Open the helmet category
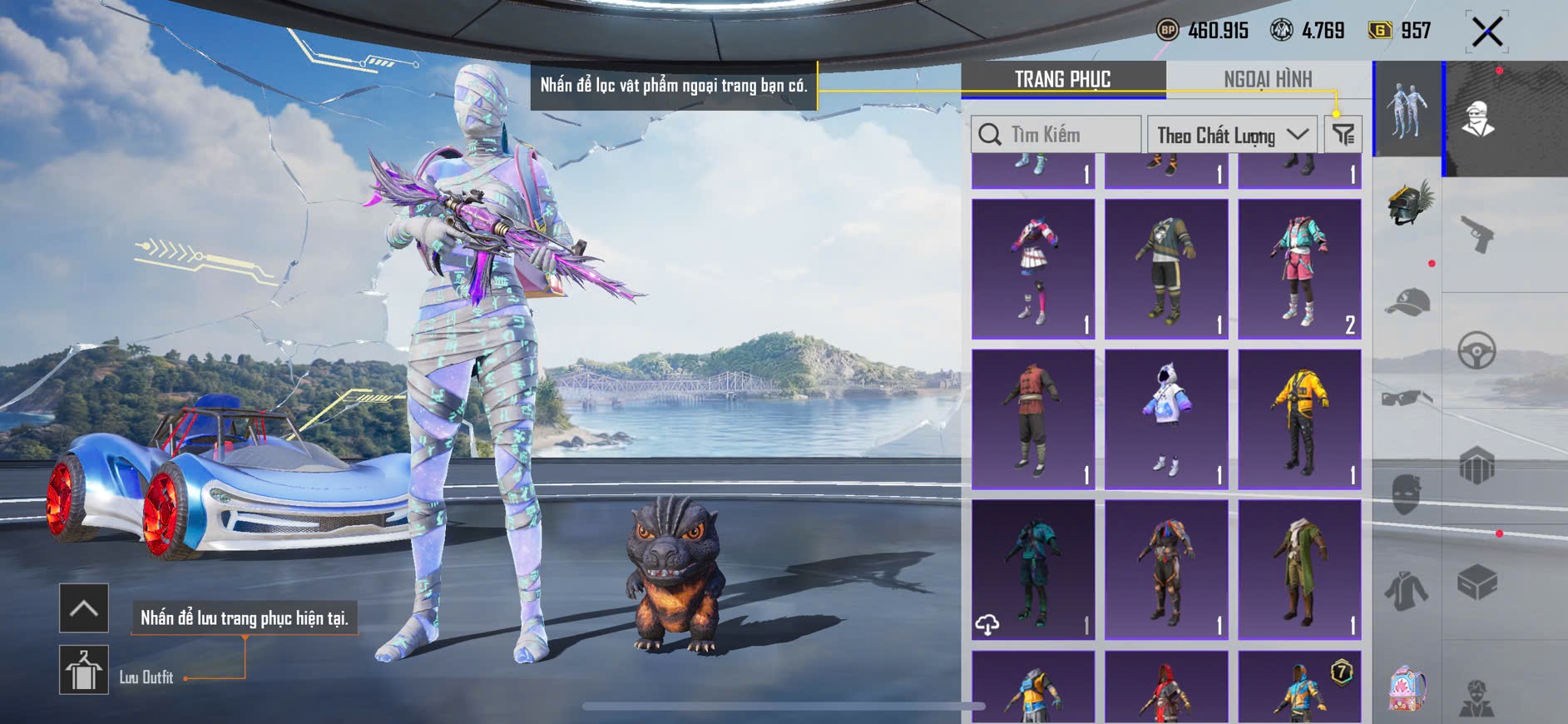This screenshot has height=724, width=1568. (1407, 203)
